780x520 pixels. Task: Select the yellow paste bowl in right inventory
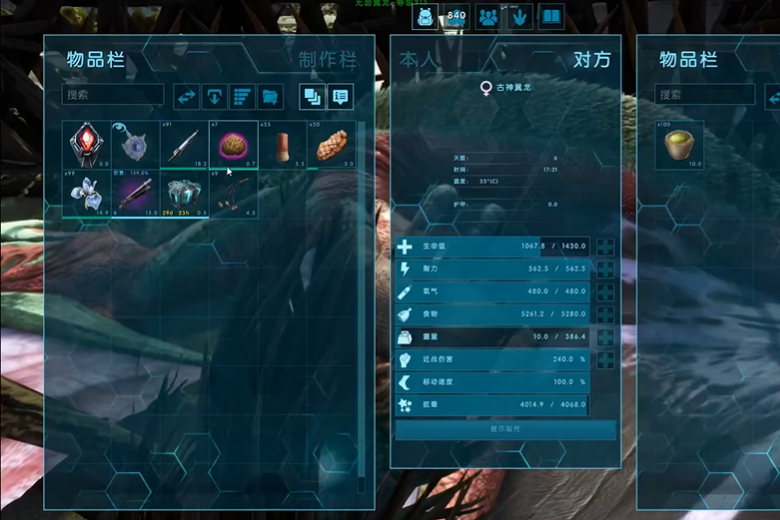click(x=679, y=145)
